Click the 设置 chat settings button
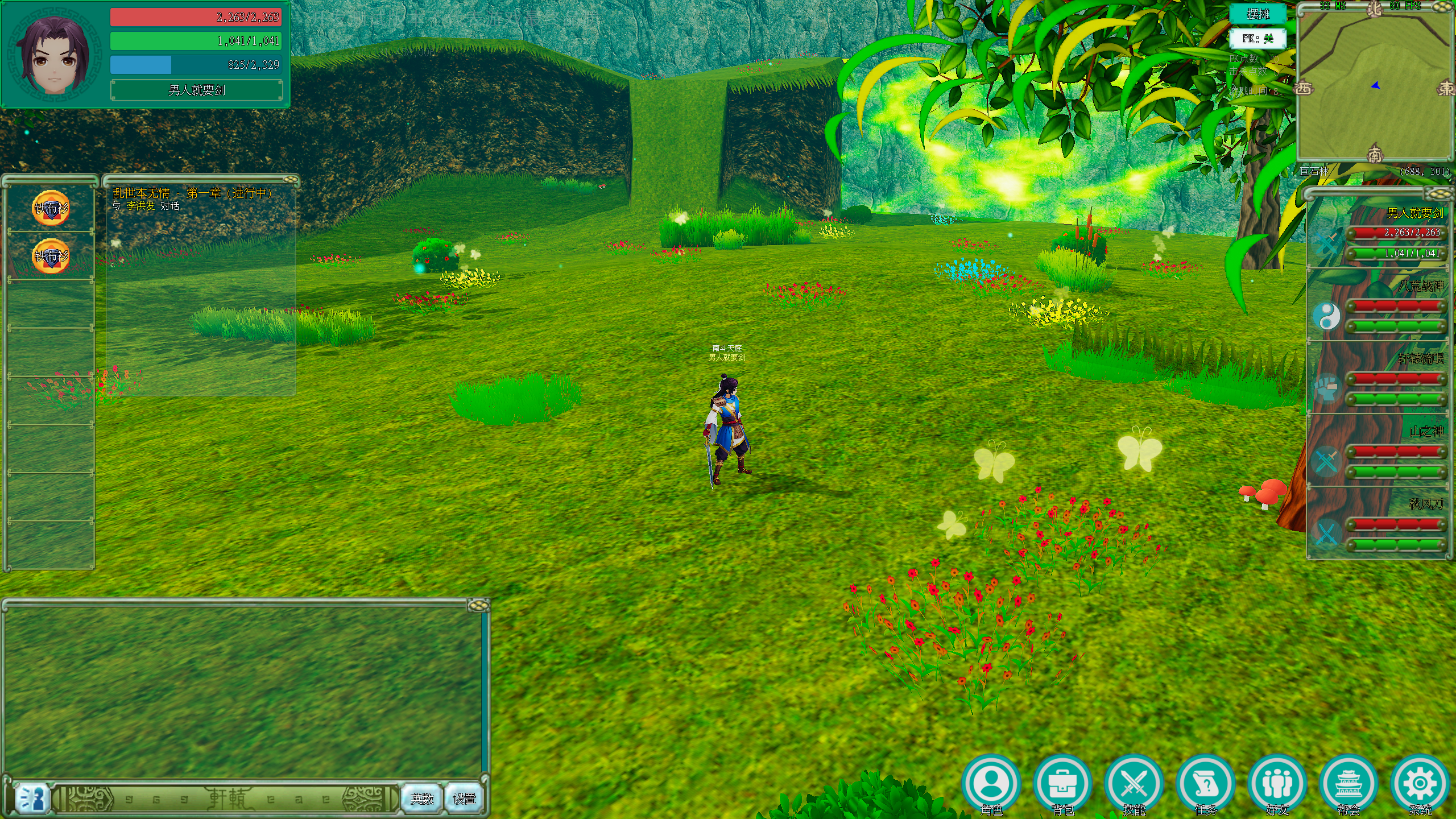The width and height of the screenshot is (1456, 819). coord(464,799)
